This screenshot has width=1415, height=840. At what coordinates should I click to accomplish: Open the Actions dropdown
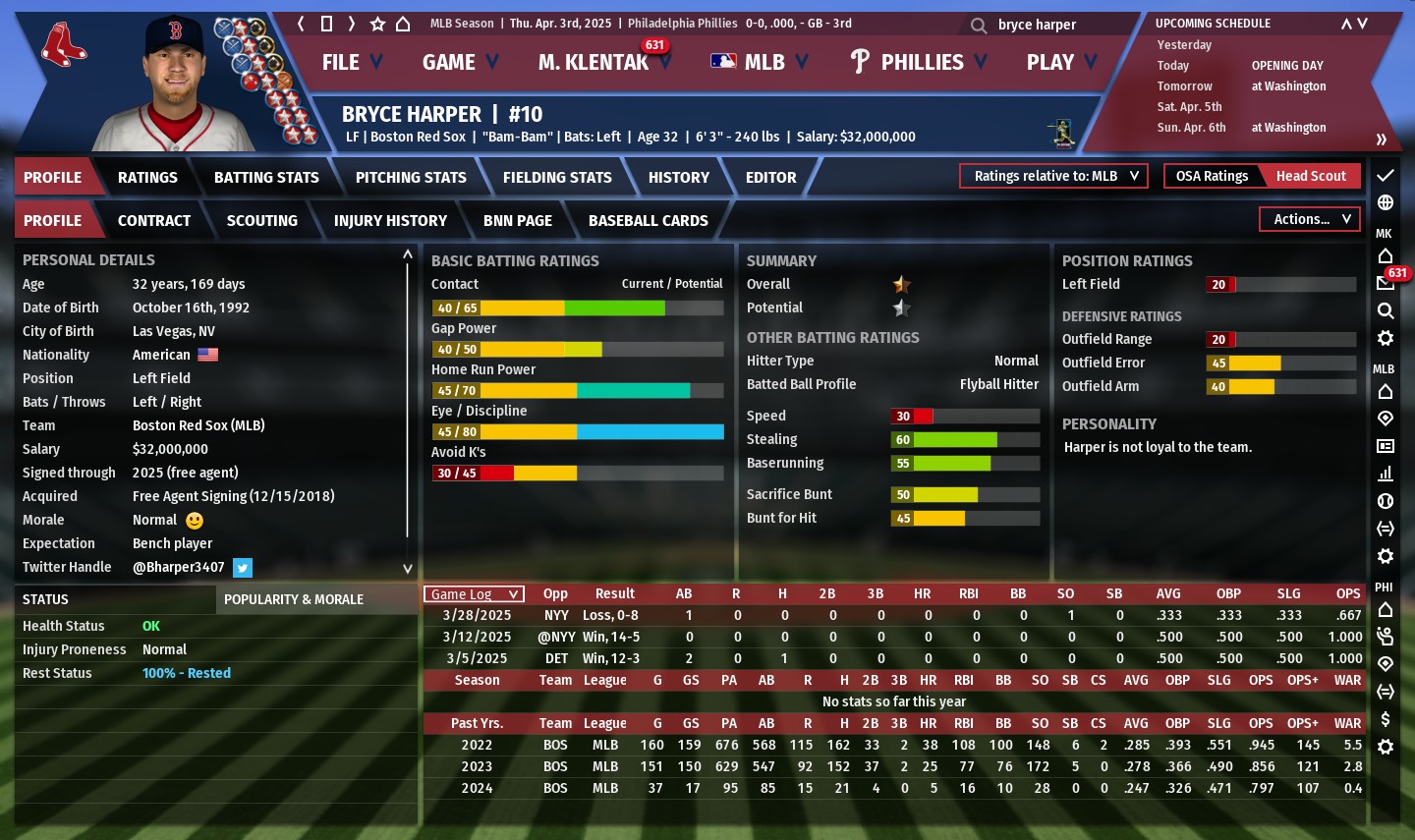(x=1310, y=219)
